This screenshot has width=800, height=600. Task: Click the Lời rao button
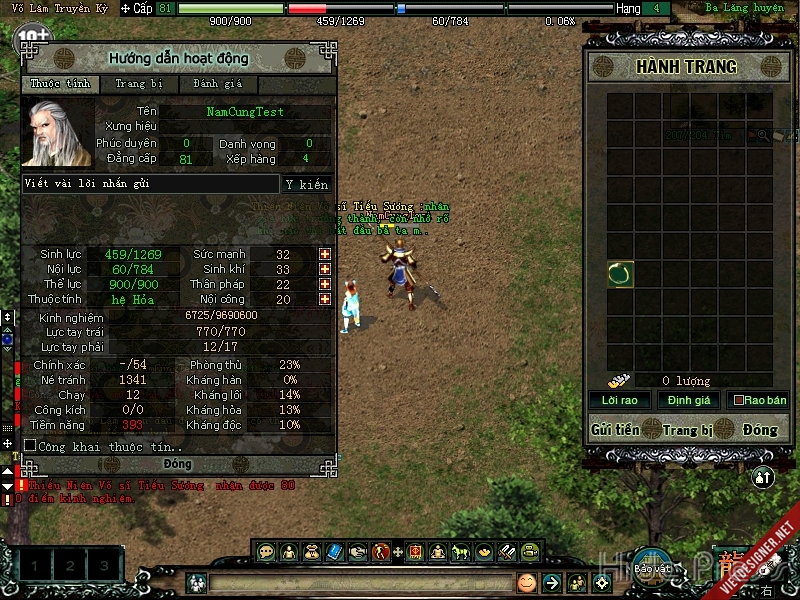point(619,400)
